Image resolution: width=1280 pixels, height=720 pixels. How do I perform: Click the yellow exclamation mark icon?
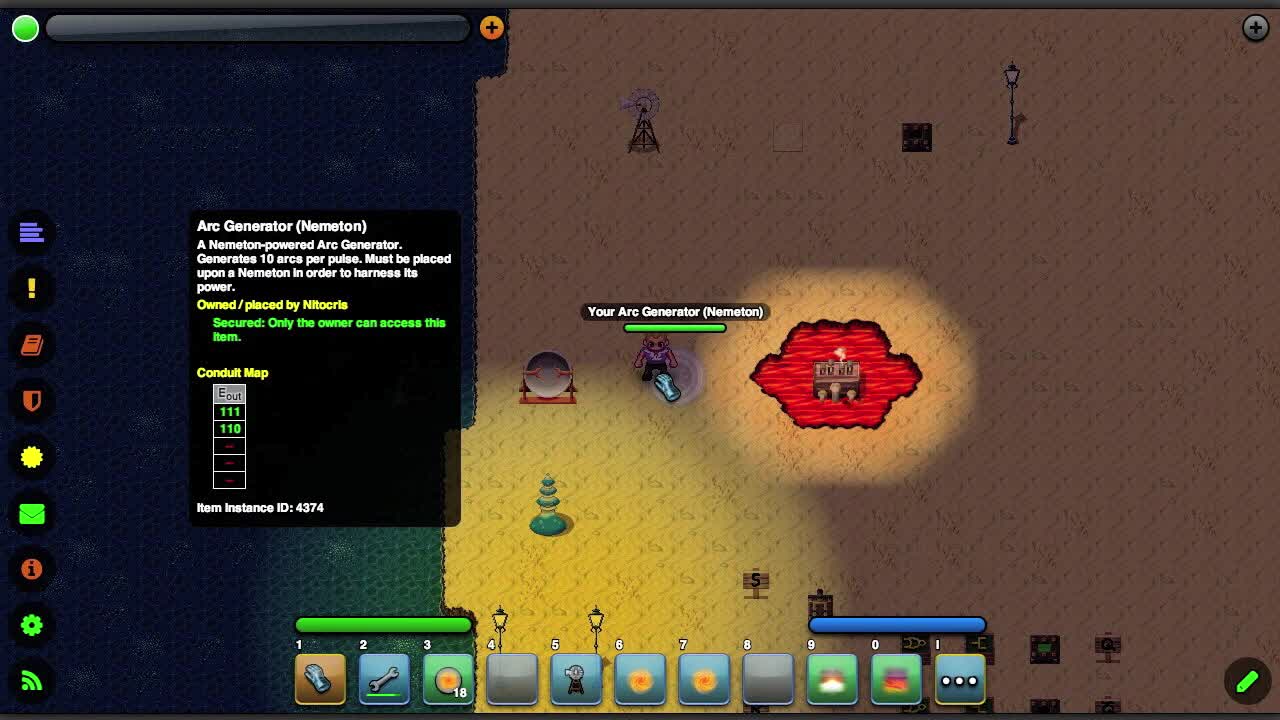(x=32, y=289)
